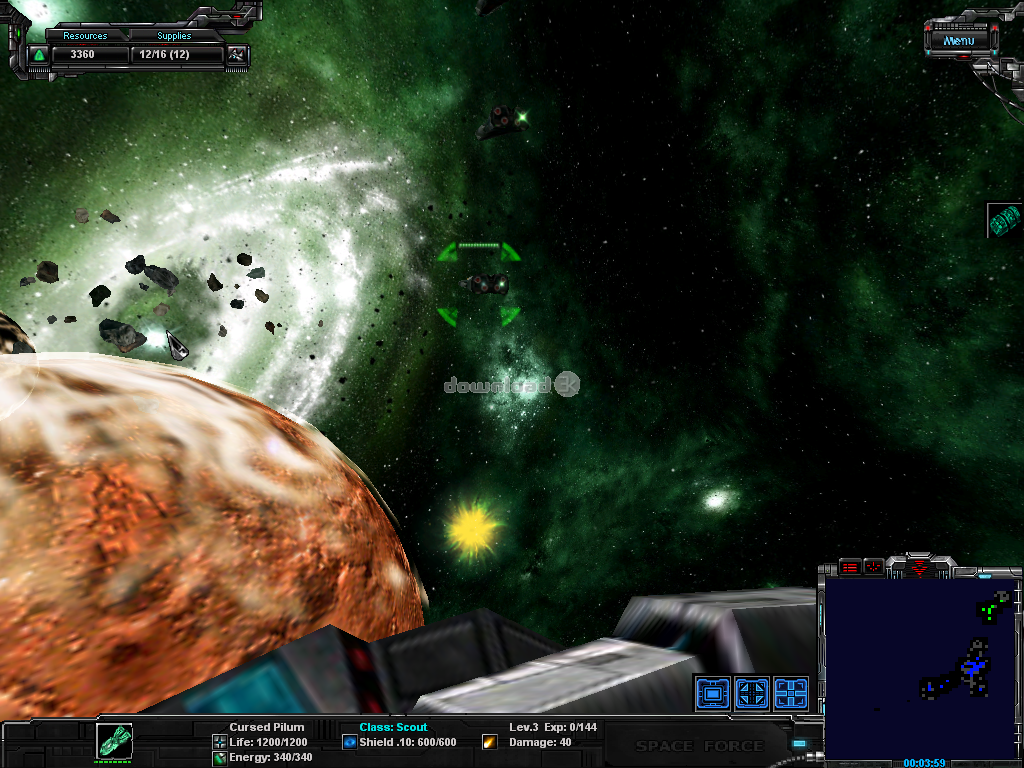The width and height of the screenshot is (1024, 768).
Task: Select the Cursed Pilum ship portrait
Action: click(114, 741)
